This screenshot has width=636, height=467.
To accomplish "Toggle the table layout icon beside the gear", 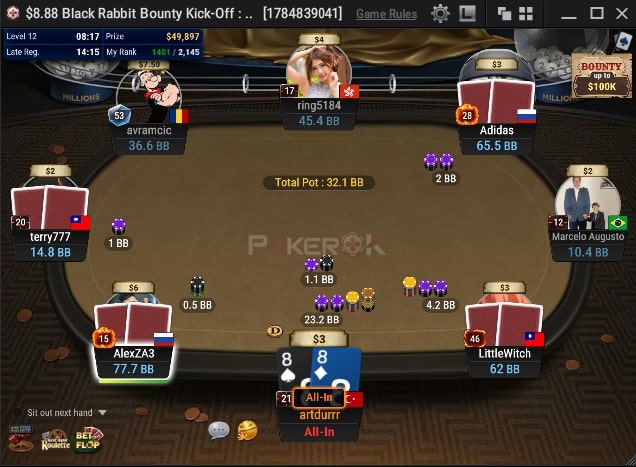I will pyautogui.click(x=467, y=14).
